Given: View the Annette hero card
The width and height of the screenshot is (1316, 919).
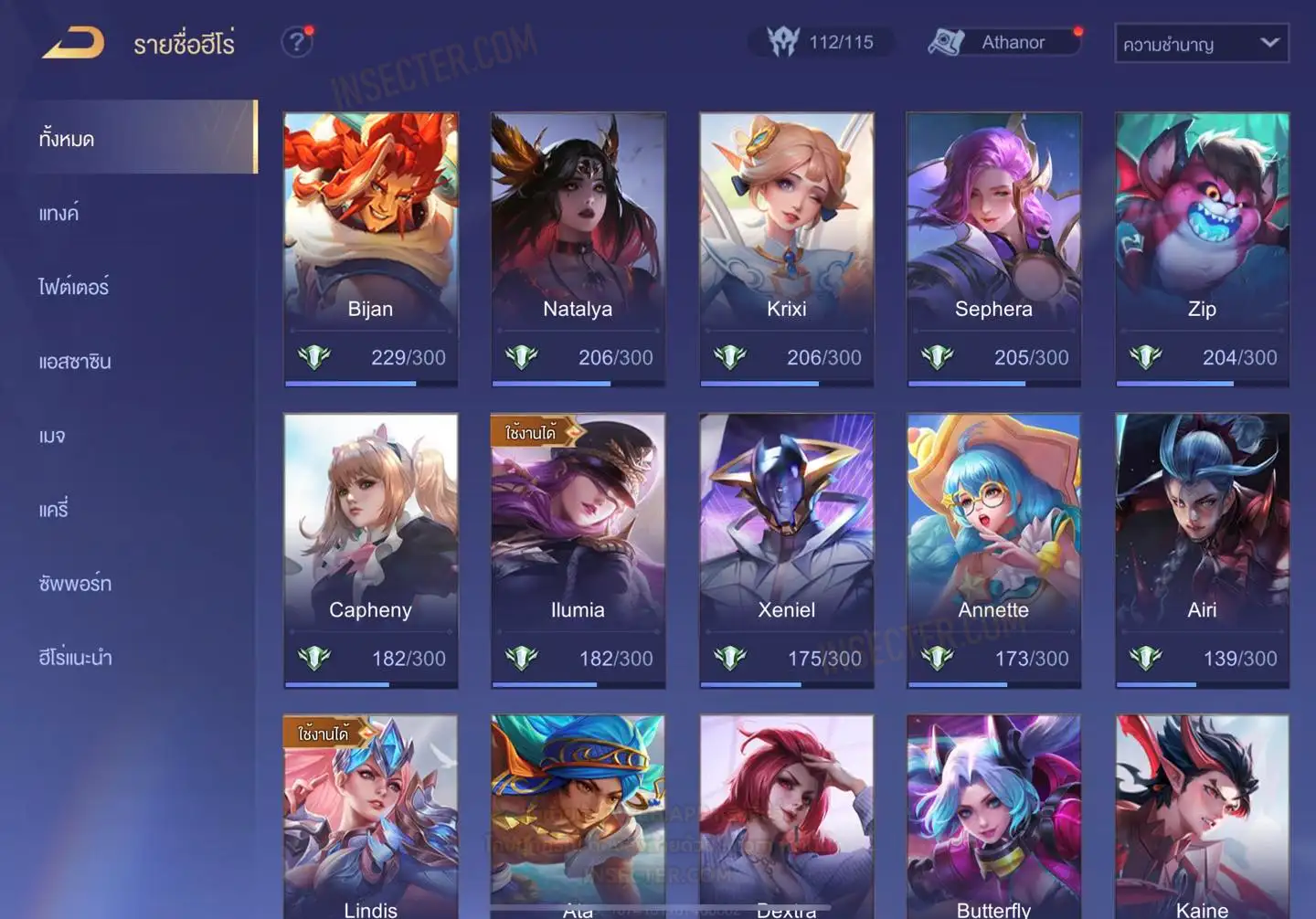Looking at the screenshot, I should (993, 548).
